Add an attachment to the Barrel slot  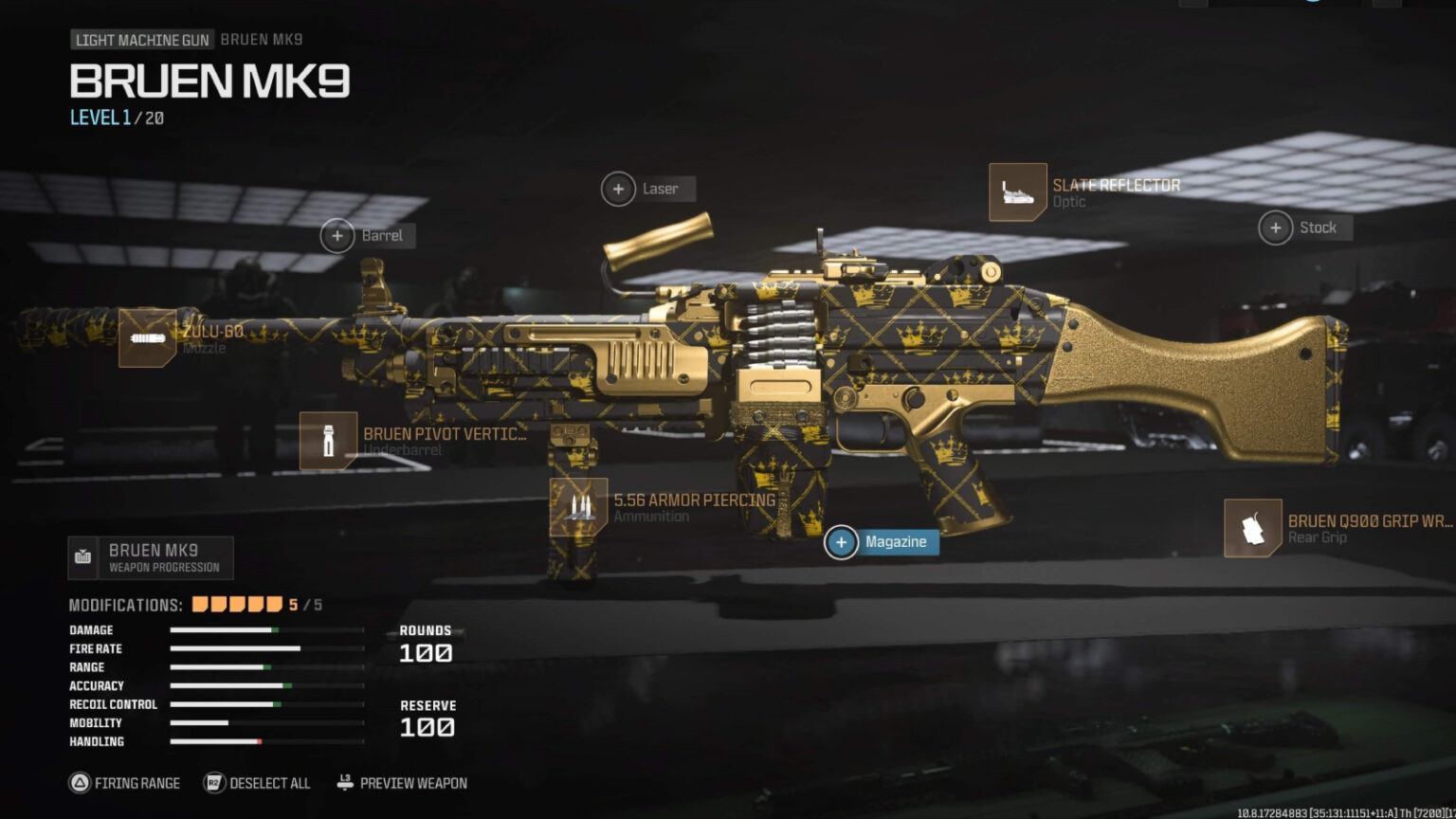point(337,235)
